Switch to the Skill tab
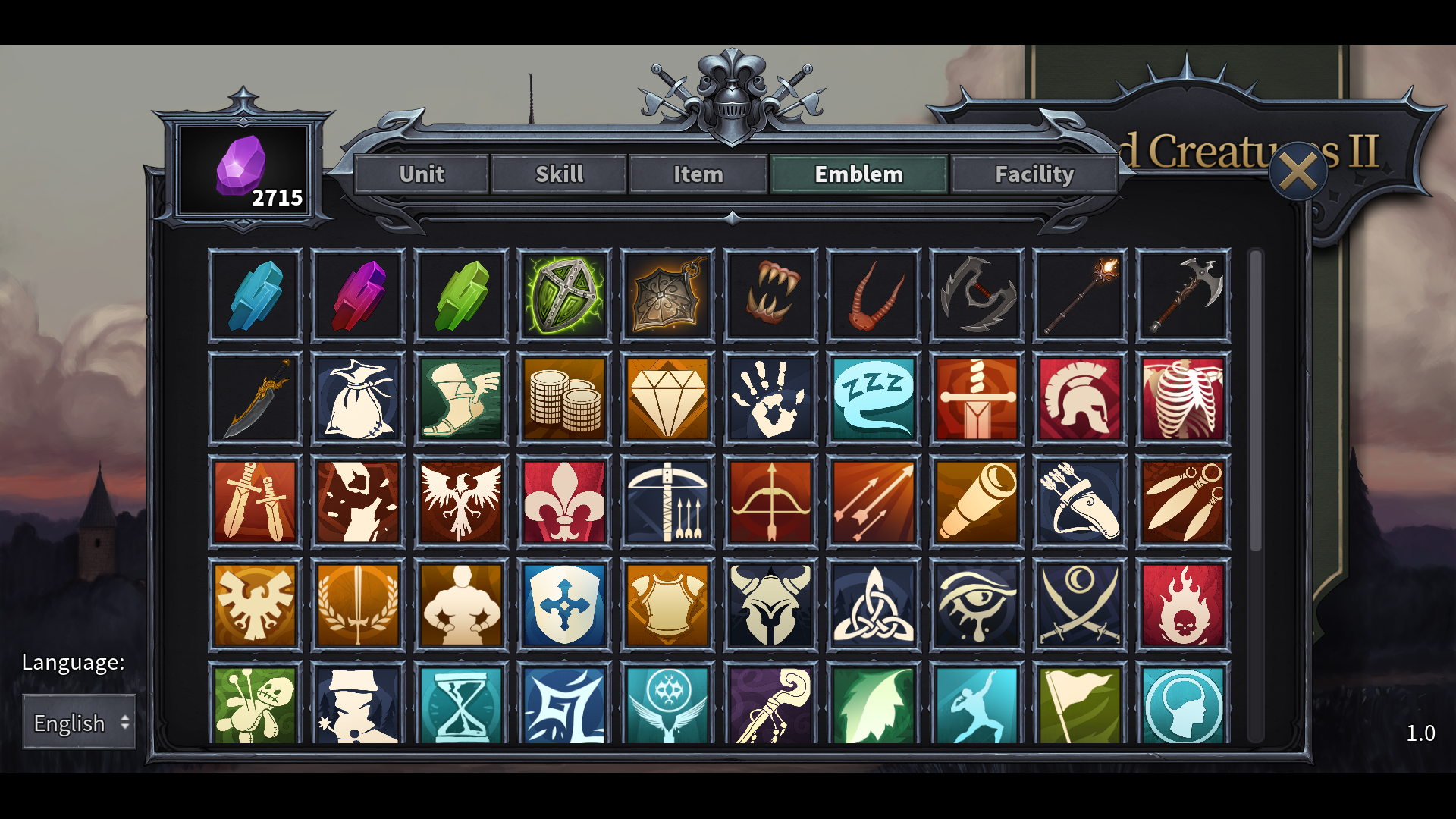Viewport: 1456px width, 819px height. 559,174
